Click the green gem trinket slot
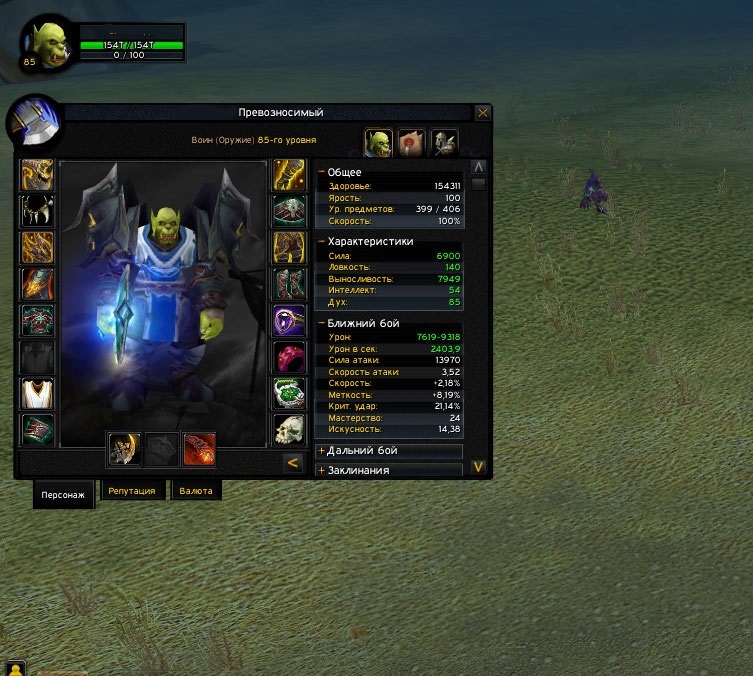753x676 pixels. [x=289, y=393]
